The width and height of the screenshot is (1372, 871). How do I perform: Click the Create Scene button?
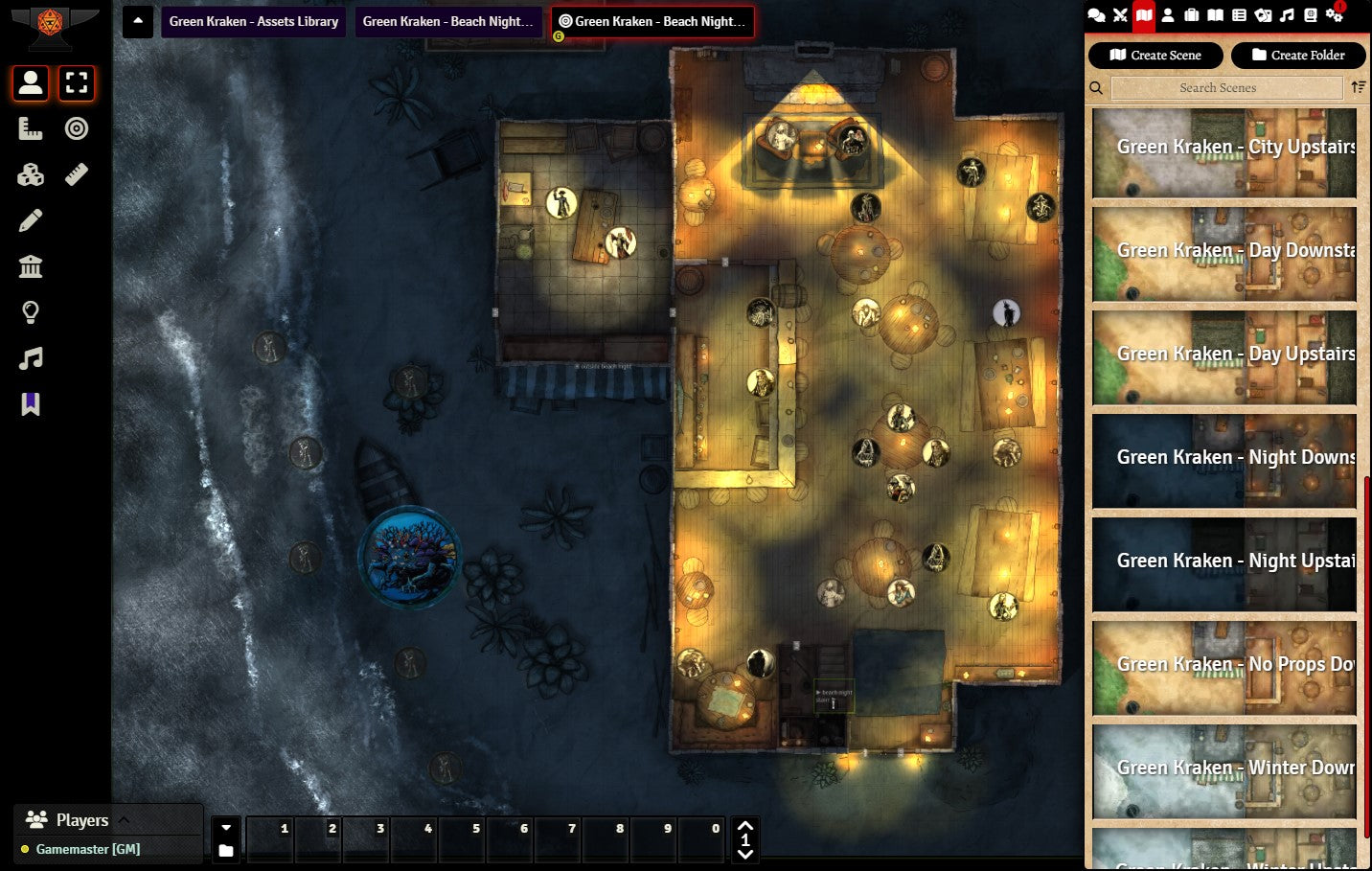(1155, 56)
